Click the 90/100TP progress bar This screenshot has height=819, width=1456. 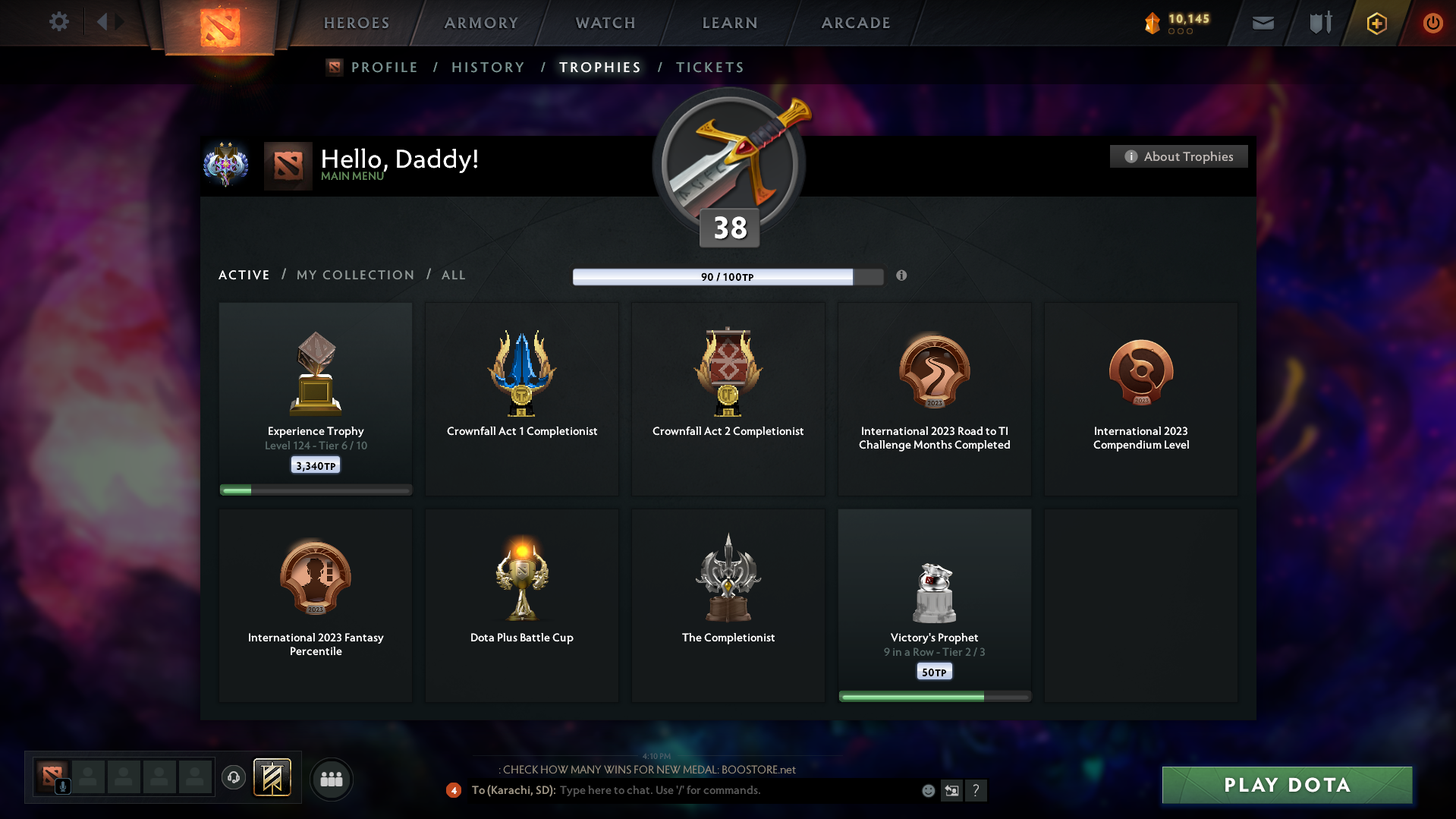click(x=728, y=276)
